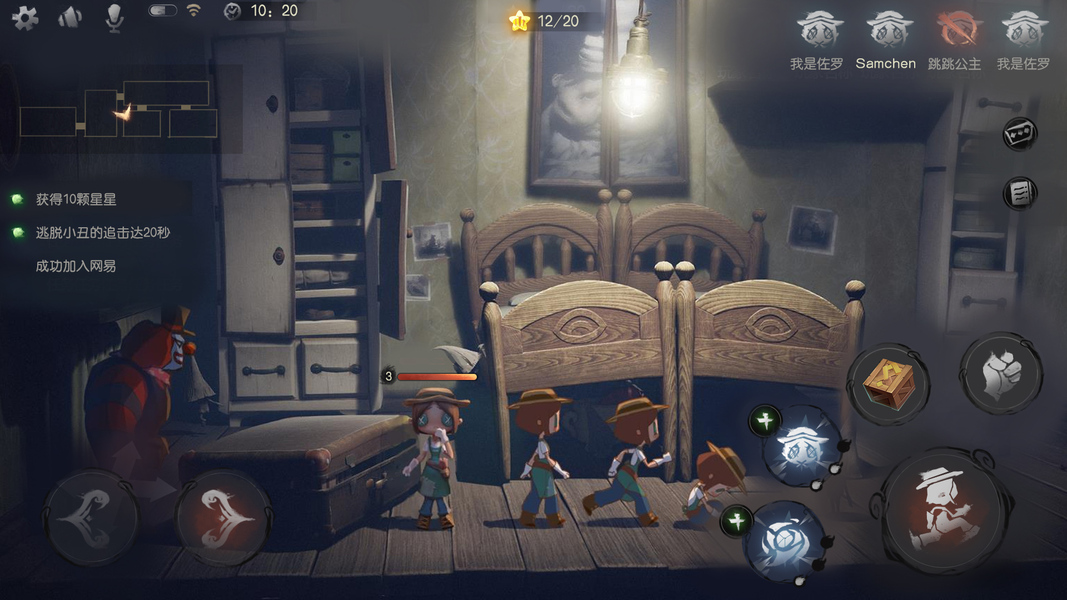Image resolution: width=1067 pixels, height=600 pixels.
Task: Open the cassette tape icon
Action: click(1019, 134)
